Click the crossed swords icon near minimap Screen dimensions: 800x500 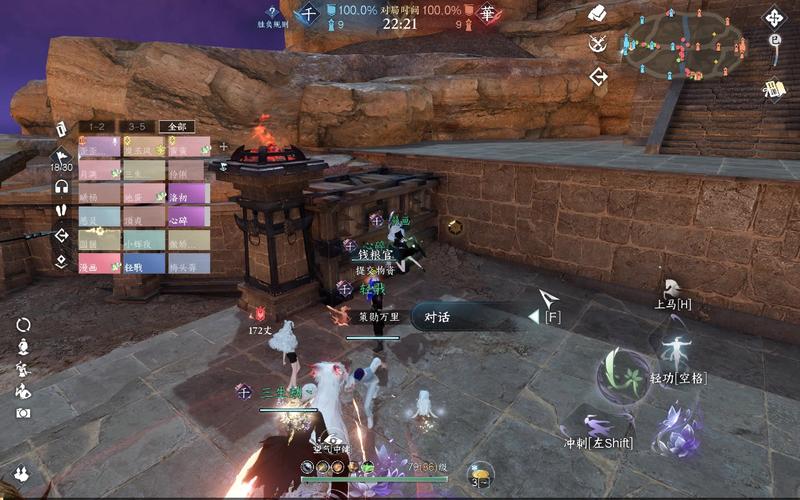pyautogui.click(x=598, y=43)
